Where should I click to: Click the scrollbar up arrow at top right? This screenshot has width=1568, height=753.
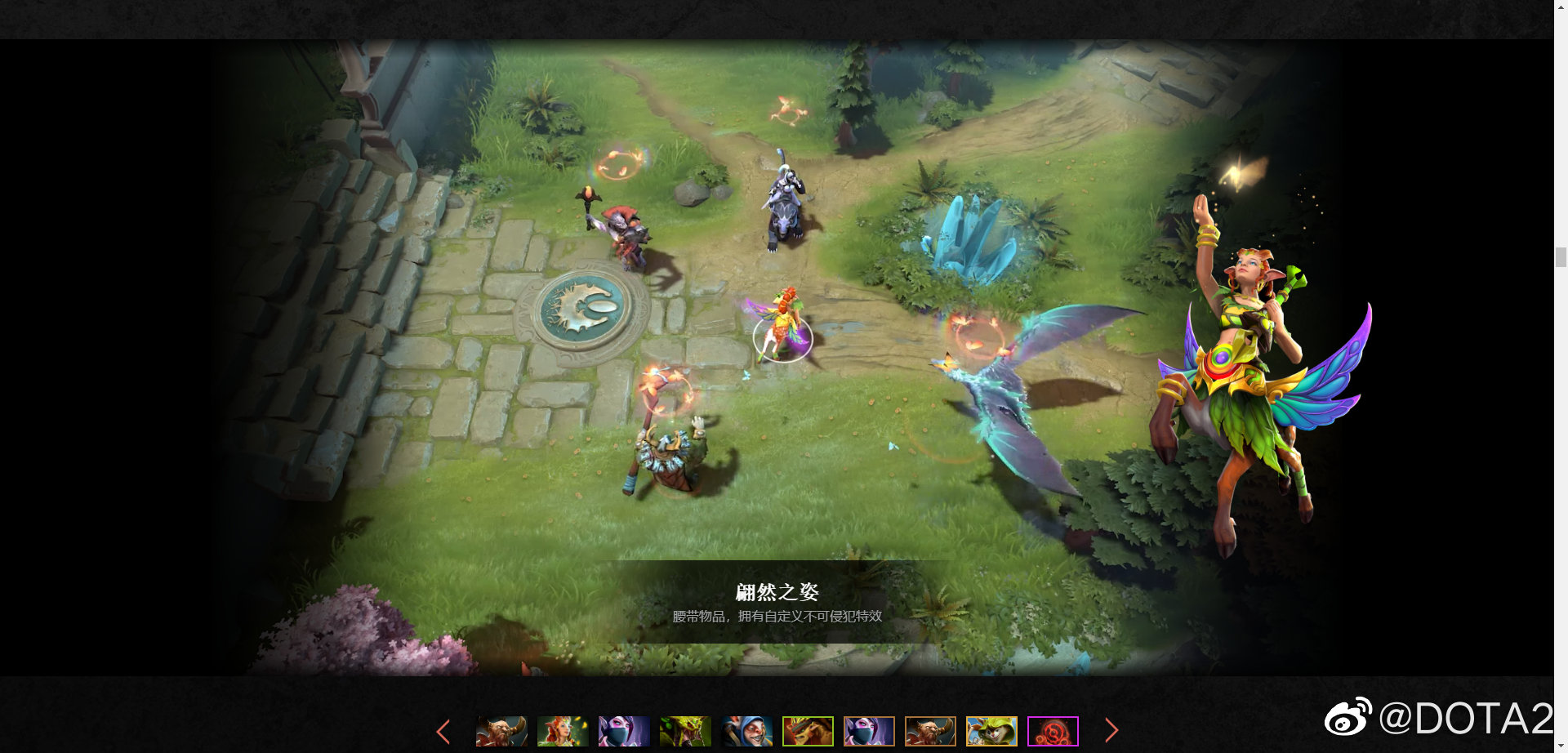(1561, 7)
